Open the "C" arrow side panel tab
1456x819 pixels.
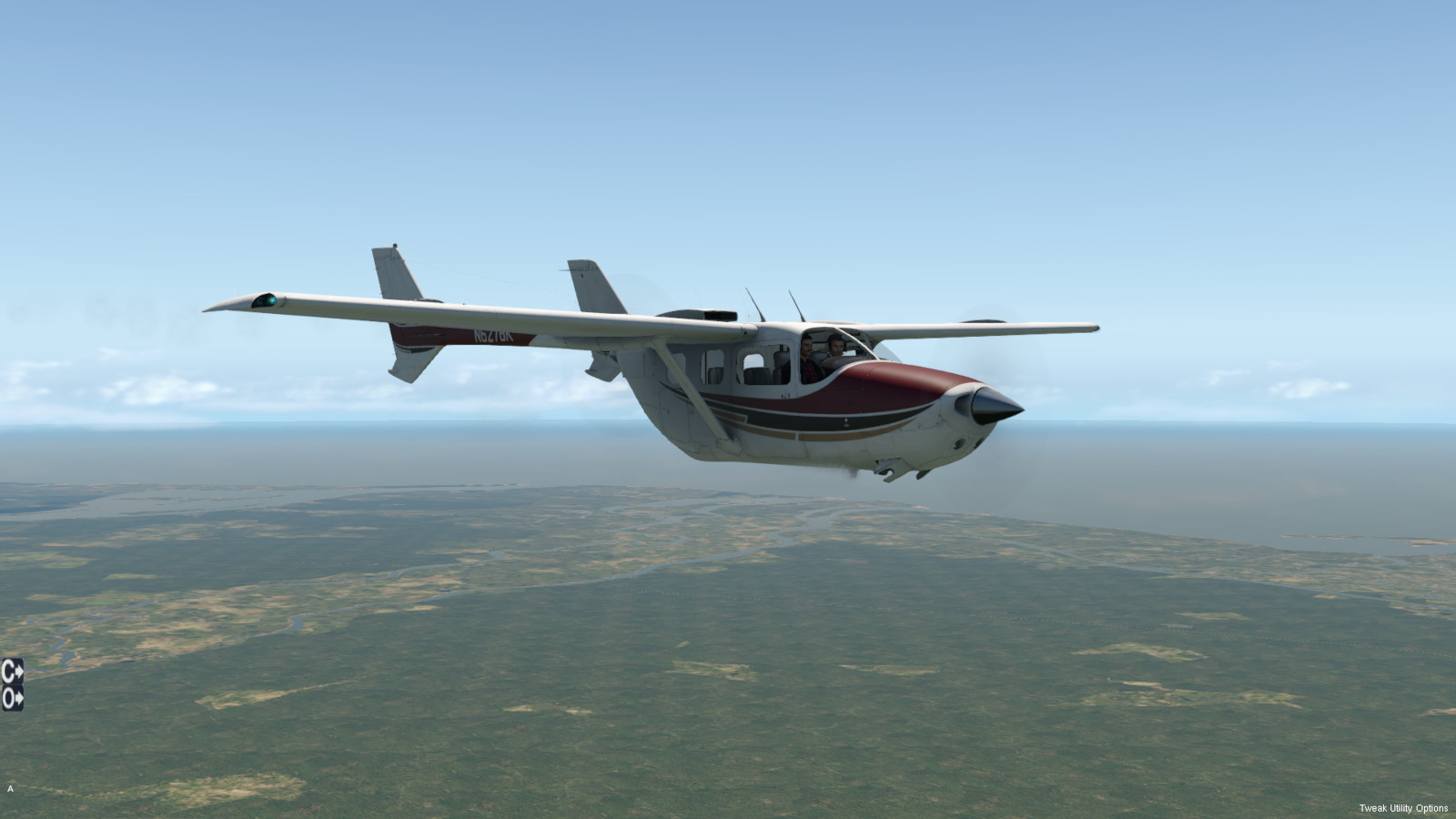coord(12,672)
